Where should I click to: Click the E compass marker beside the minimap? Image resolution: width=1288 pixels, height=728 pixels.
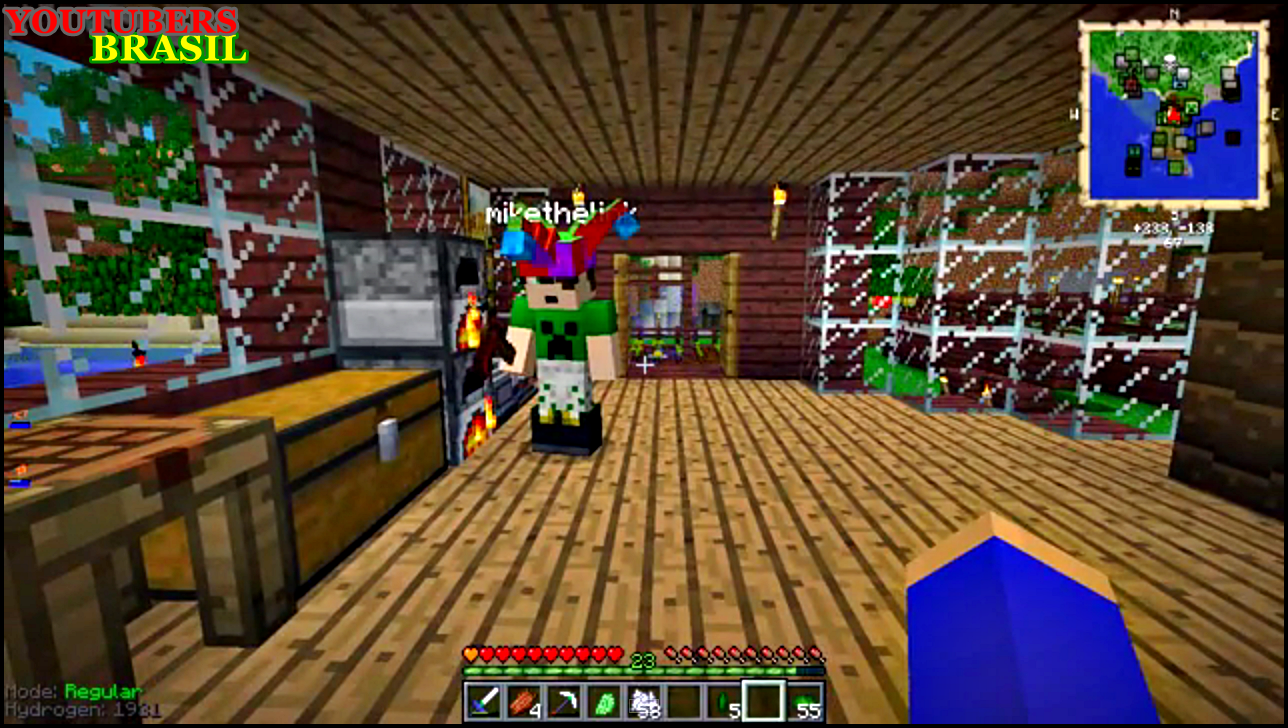pos(1277,112)
